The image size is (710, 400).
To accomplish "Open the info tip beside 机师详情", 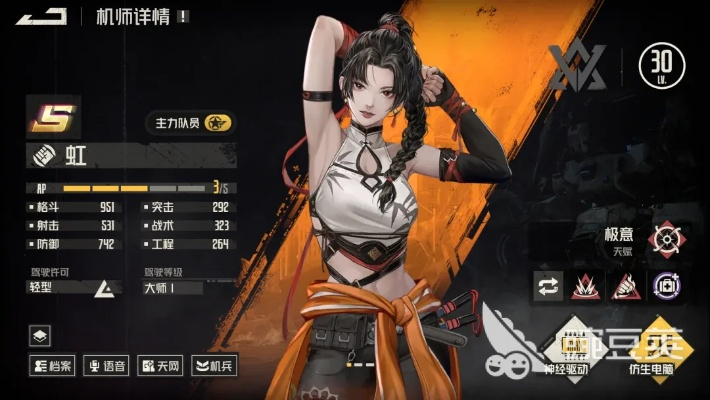I will coord(183,17).
